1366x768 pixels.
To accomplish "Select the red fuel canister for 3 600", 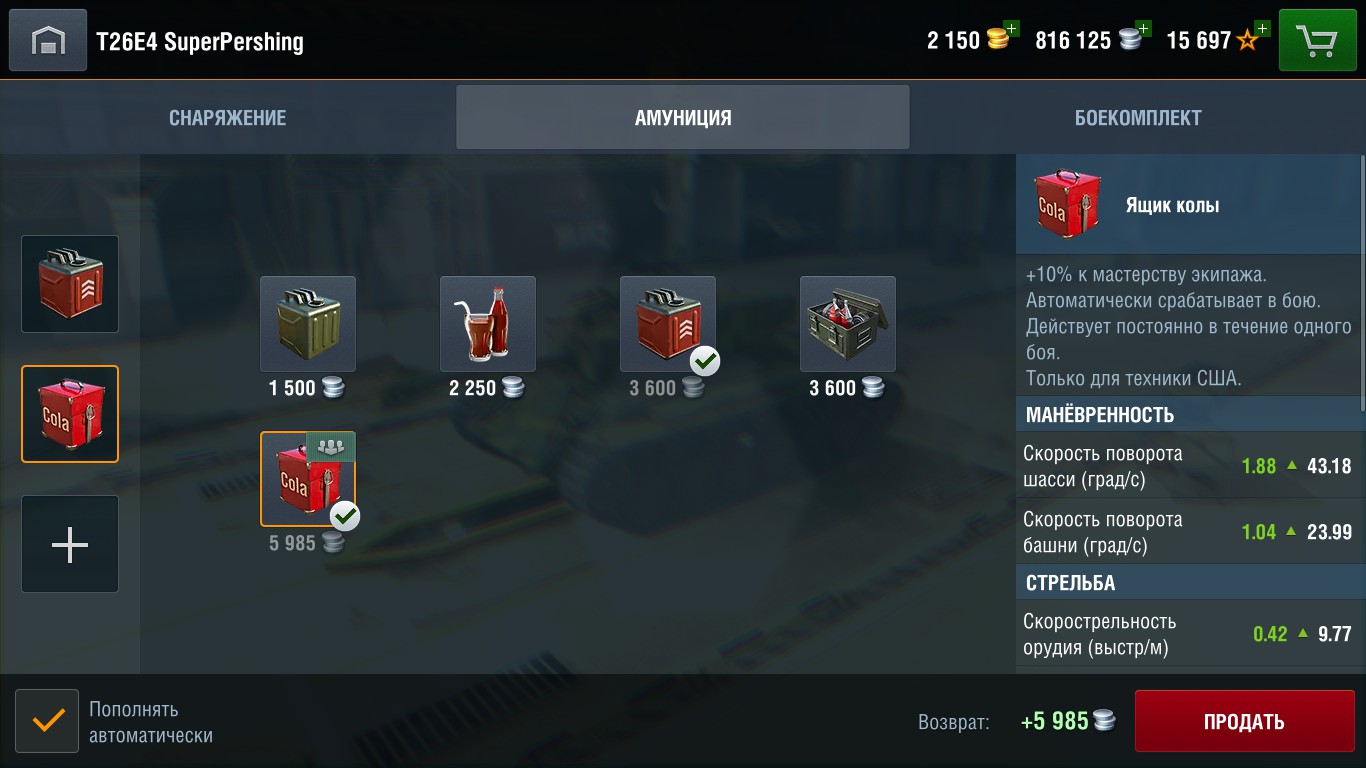I will pyautogui.click(x=668, y=324).
